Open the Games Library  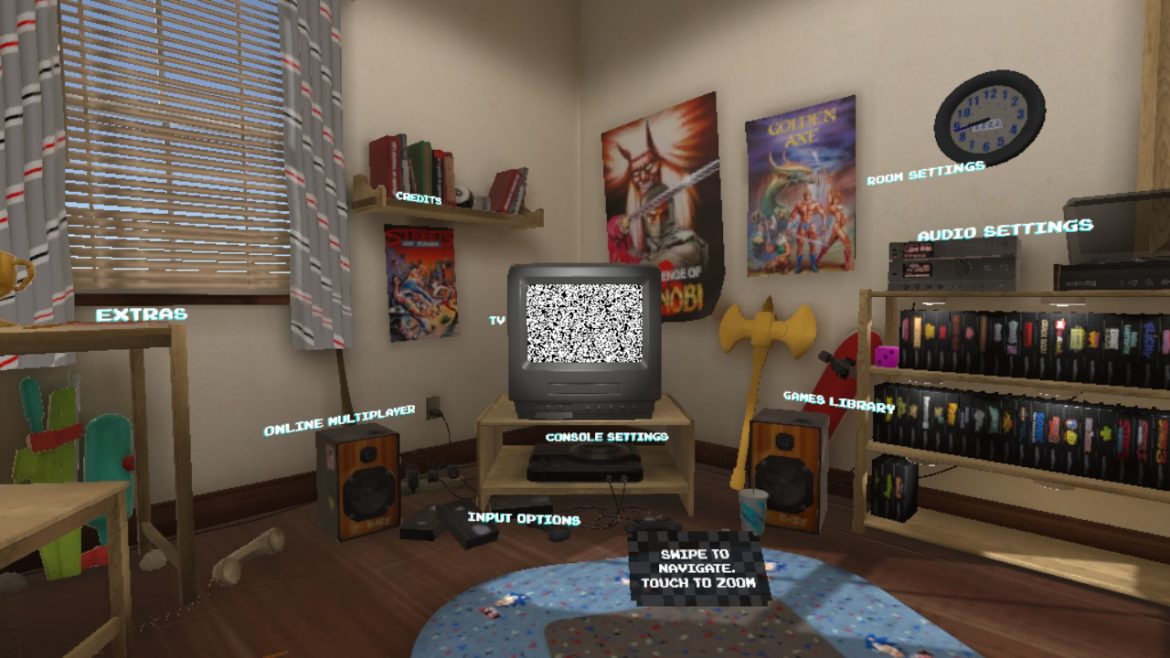tap(838, 402)
